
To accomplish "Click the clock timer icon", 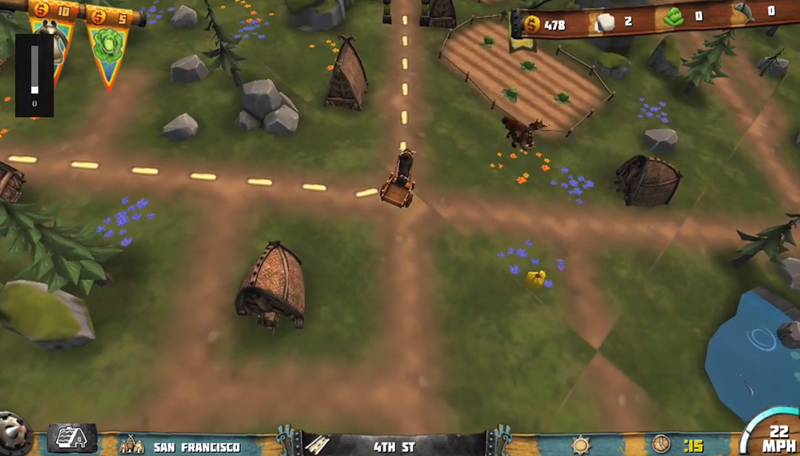I will (661, 443).
